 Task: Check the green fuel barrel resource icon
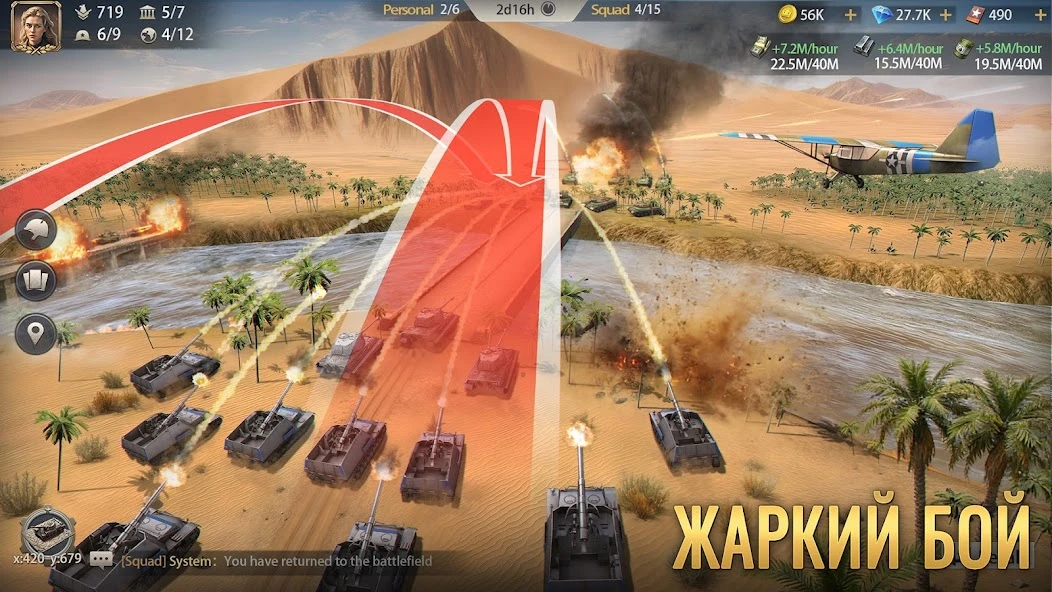(x=962, y=47)
